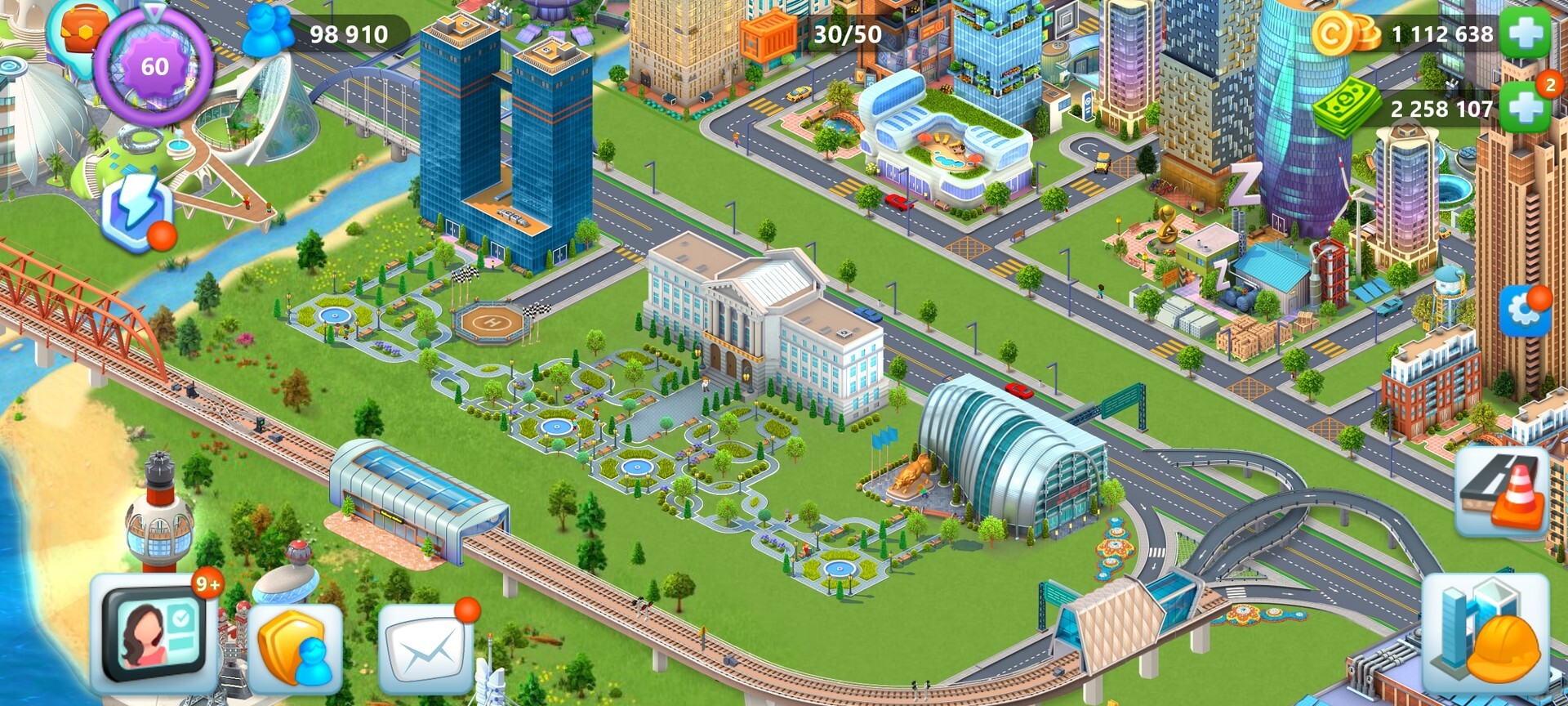The height and width of the screenshot is (706, 1568).
Task: Tap the triangle marker above the level badge
Action: (x=151, y=12)
